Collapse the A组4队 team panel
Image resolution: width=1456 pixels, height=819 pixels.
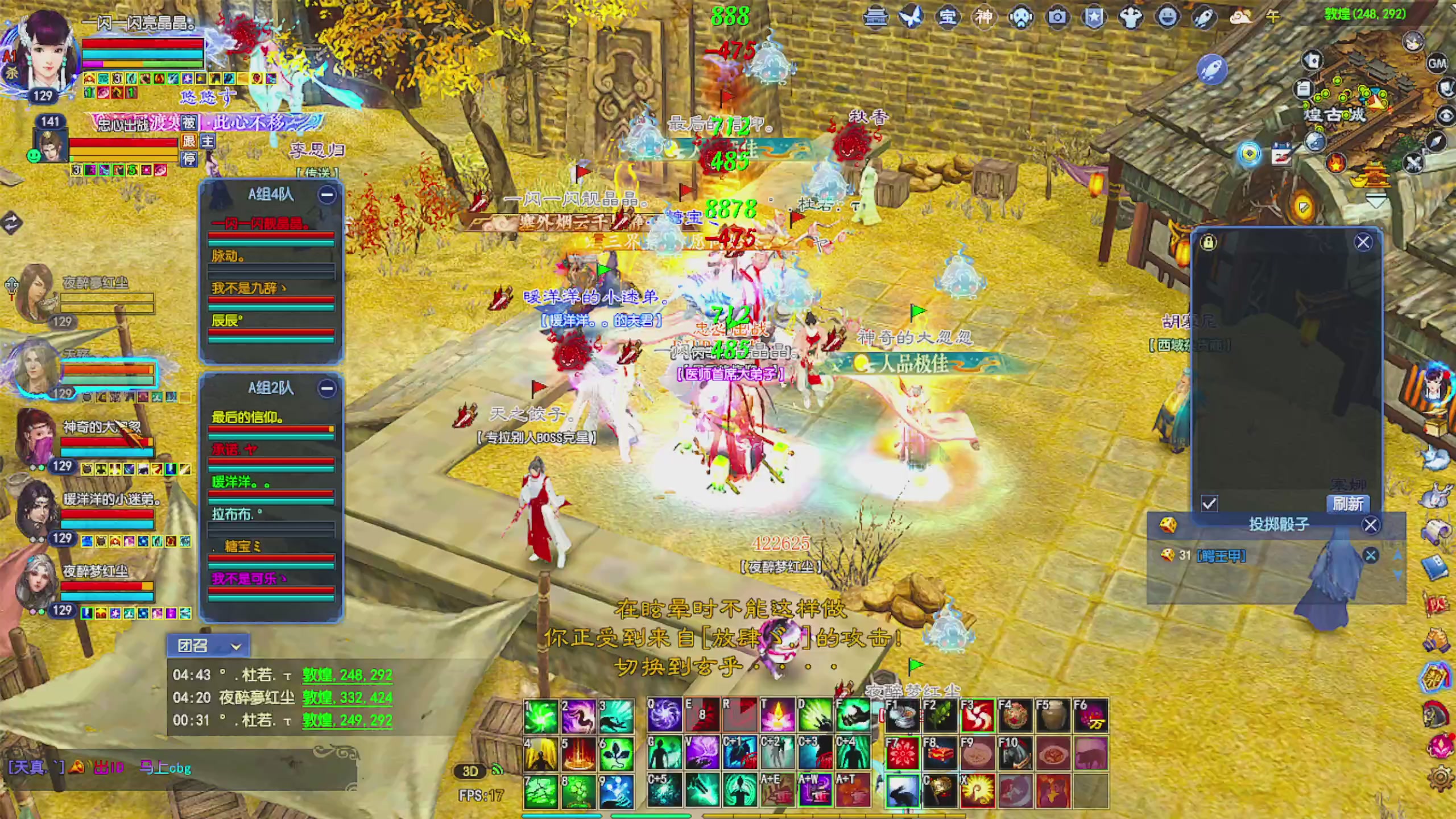point(326,195)
